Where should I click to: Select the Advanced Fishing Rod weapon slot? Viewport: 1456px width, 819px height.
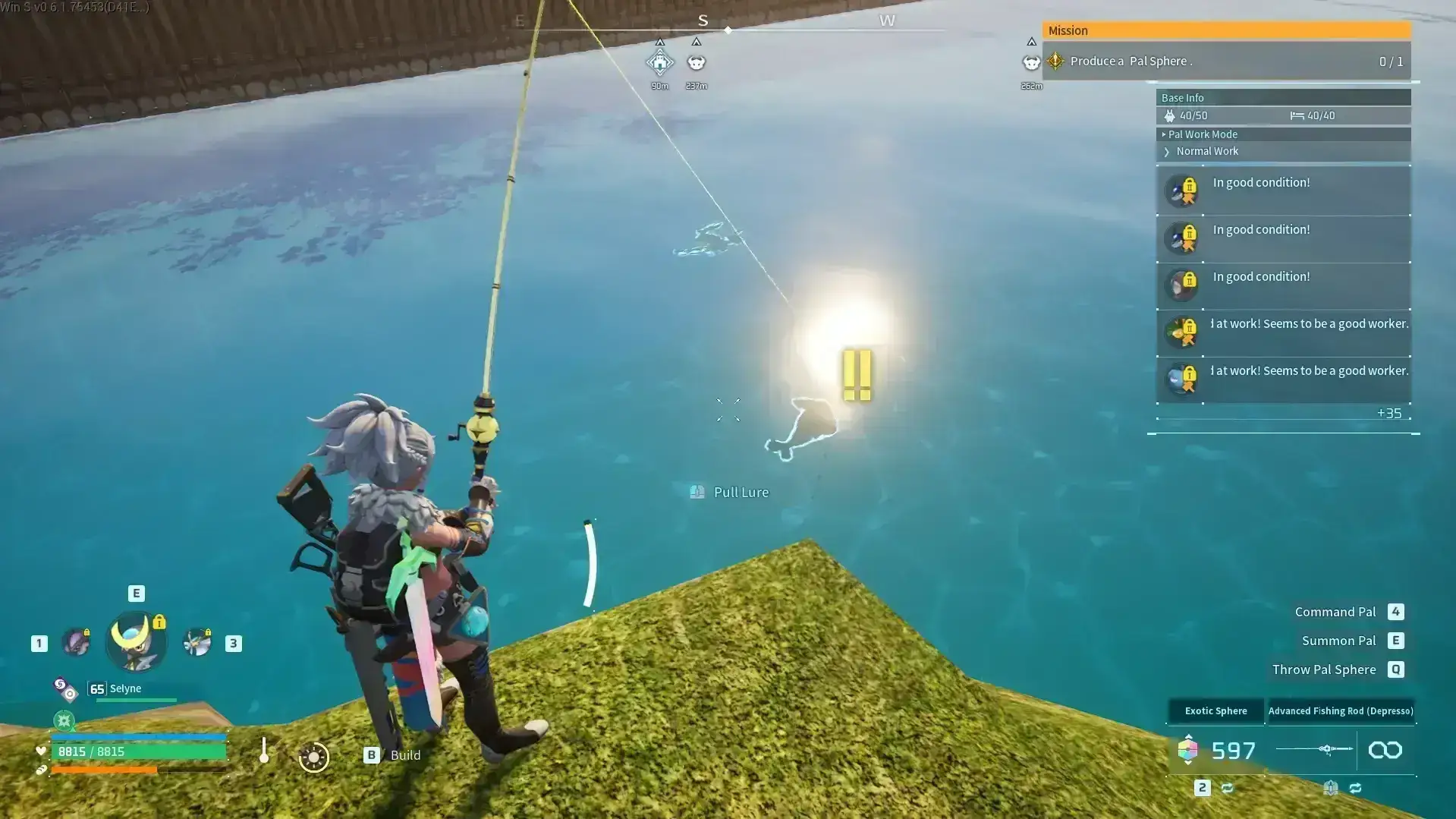tap(1340, 711)
